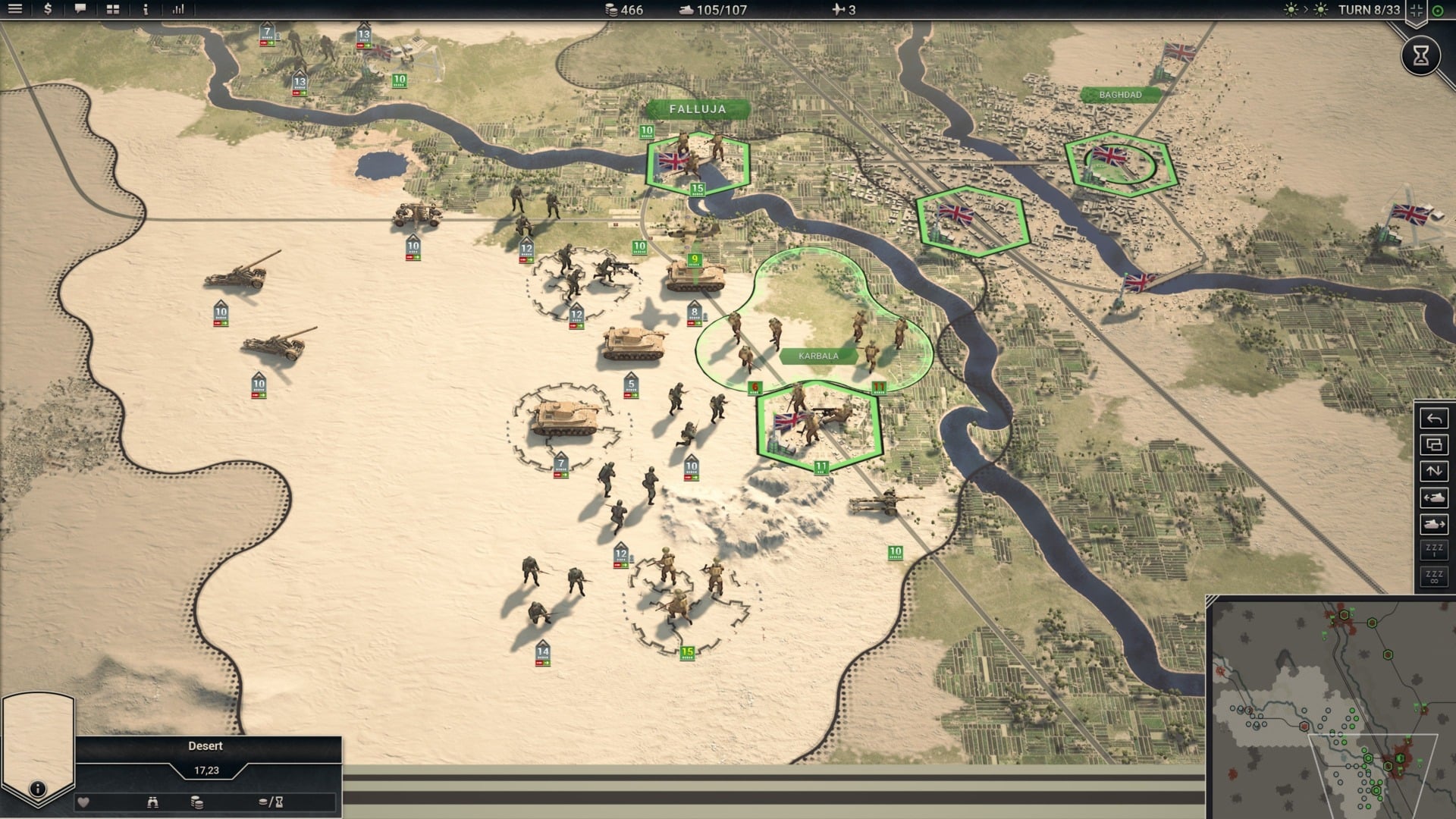Open the scenario info 'i' panel
Screen dimensions: 1456x819
point(146,9)
